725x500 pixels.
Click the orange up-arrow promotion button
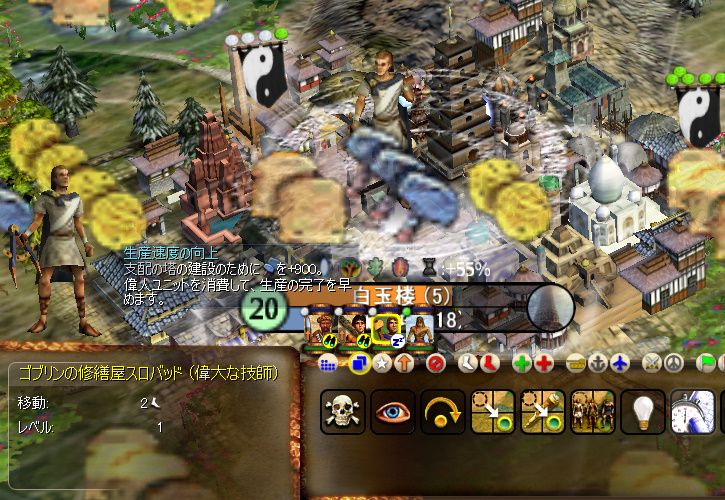coord(403,363)
